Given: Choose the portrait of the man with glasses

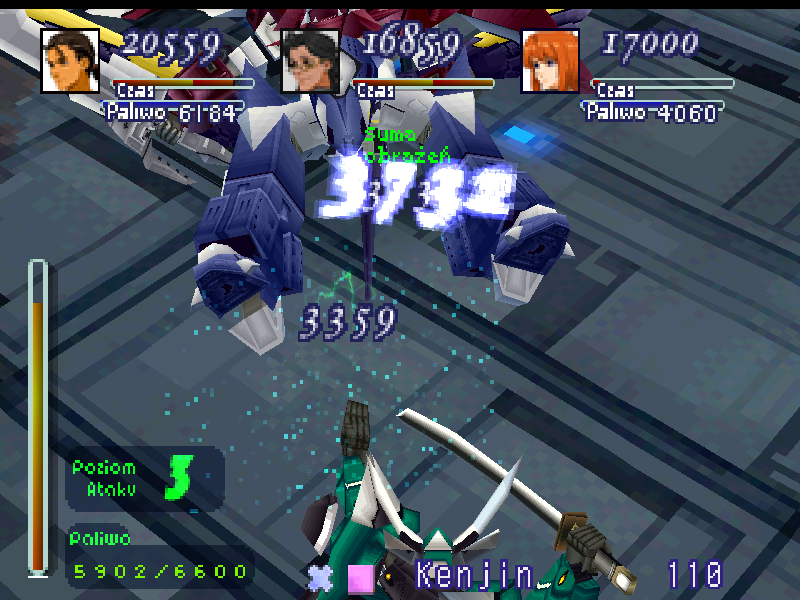Looking at the screenshot, I should coord(310,61).
